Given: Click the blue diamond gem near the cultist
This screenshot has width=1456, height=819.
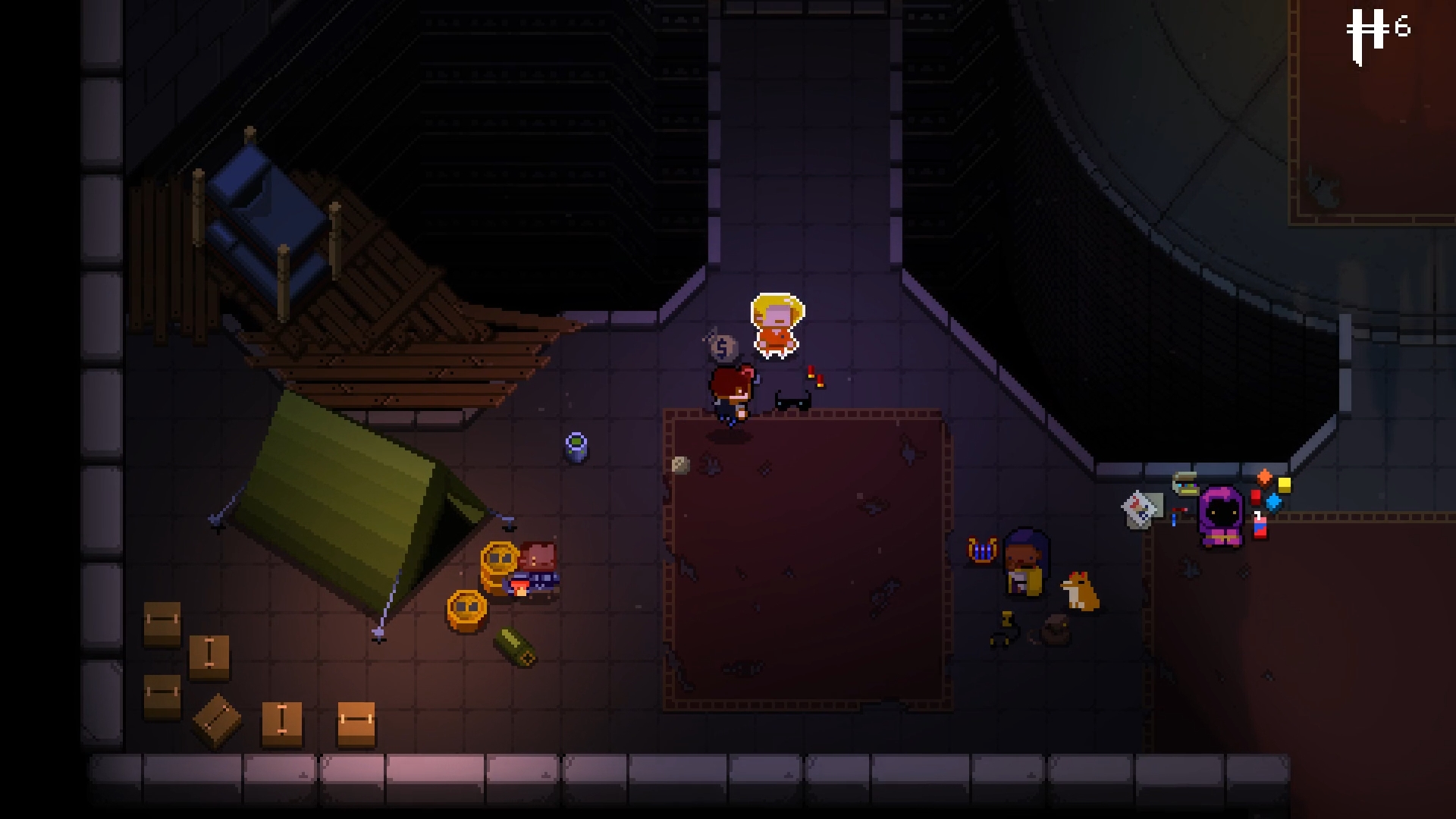Looking at the screenshot, I should 1274,502.
